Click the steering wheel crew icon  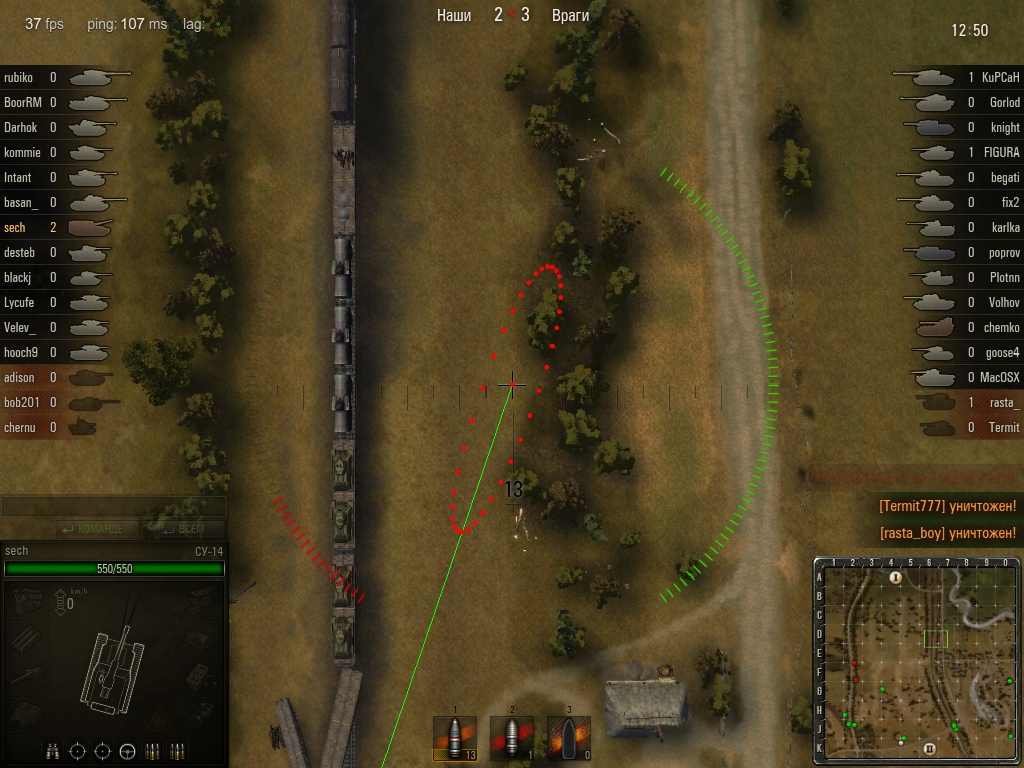coord(128,751)
